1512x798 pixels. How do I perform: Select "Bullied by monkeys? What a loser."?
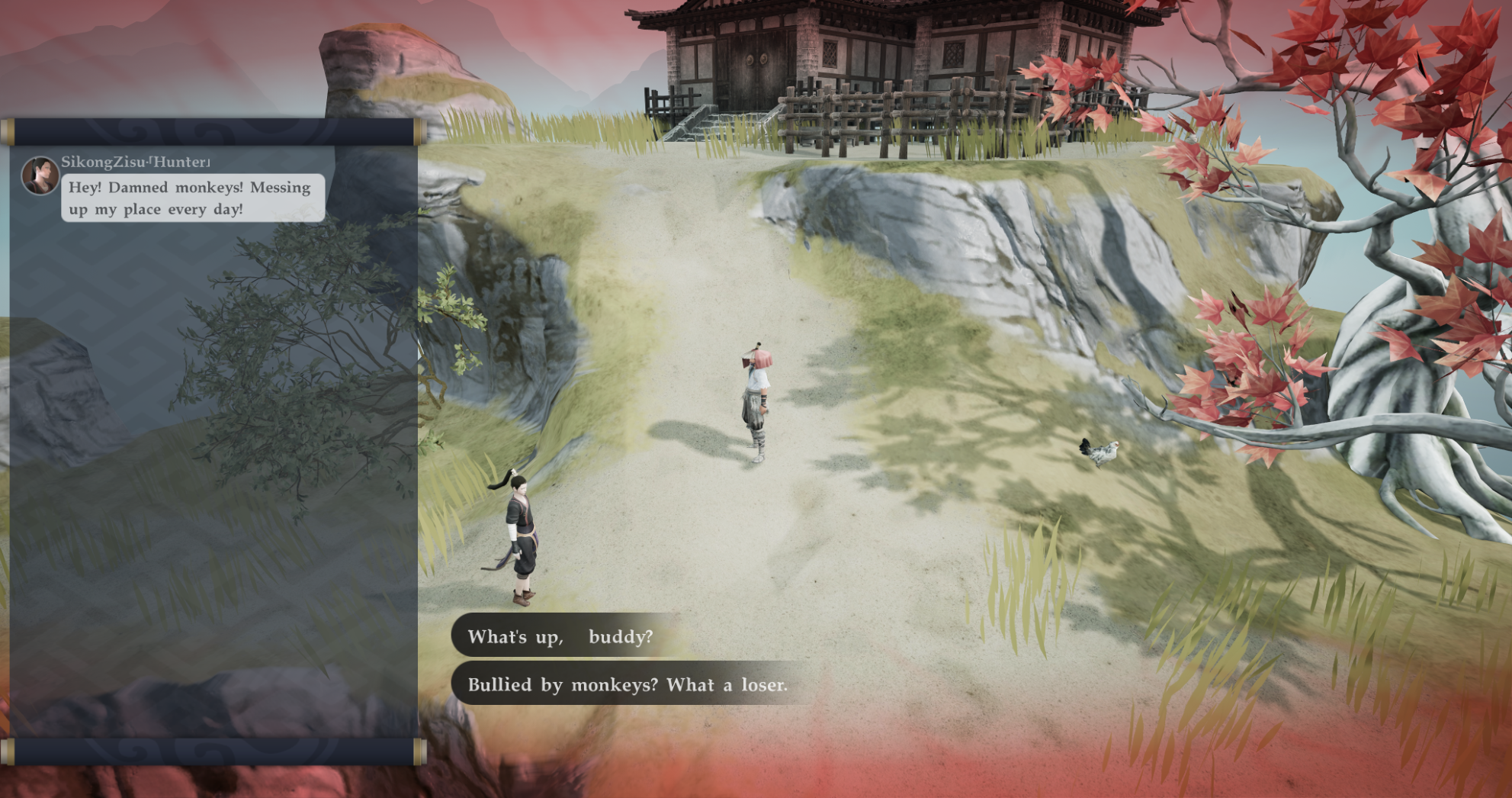tap(627, 684)
